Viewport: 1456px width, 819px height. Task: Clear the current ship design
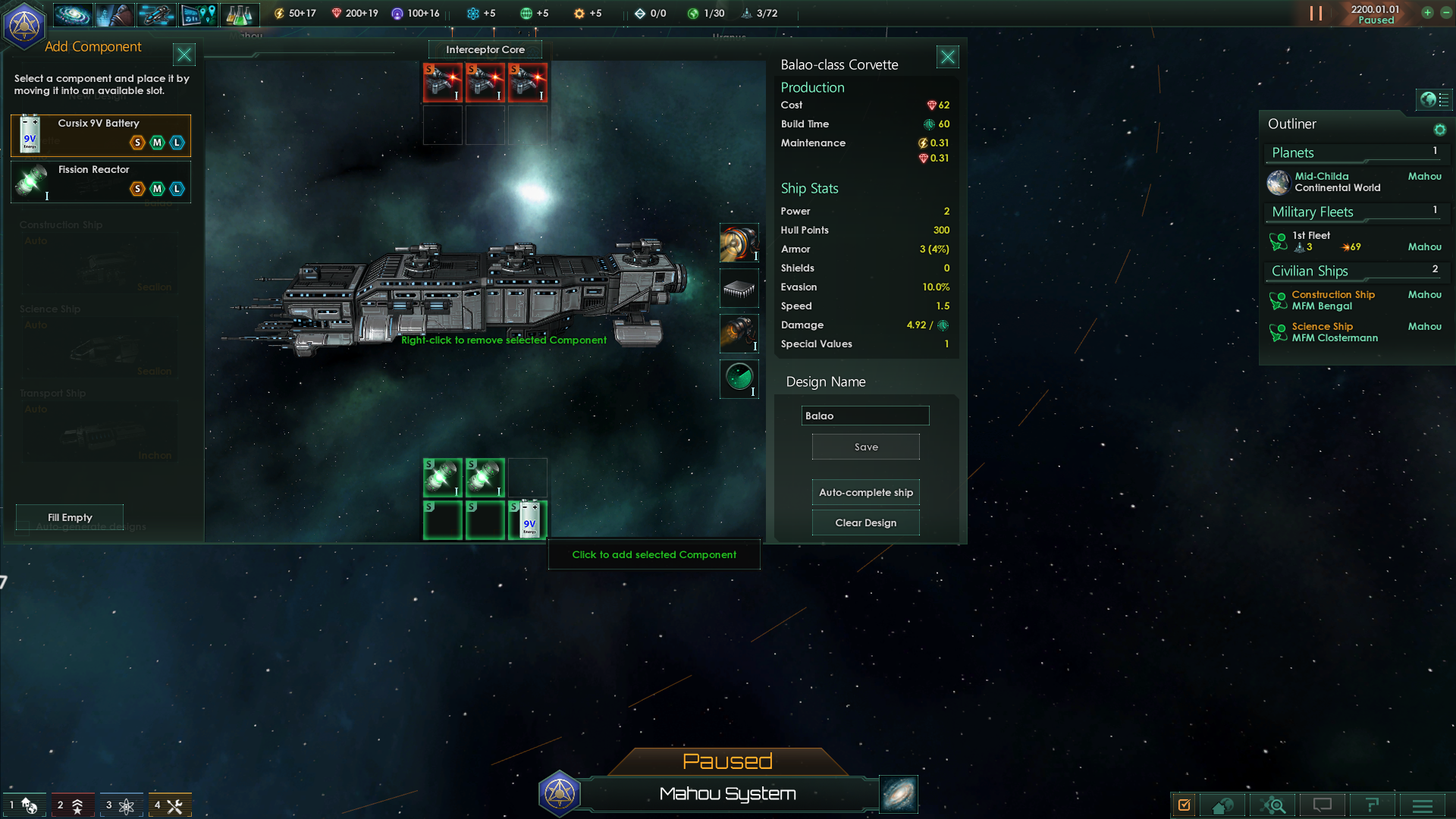[865, 522]
